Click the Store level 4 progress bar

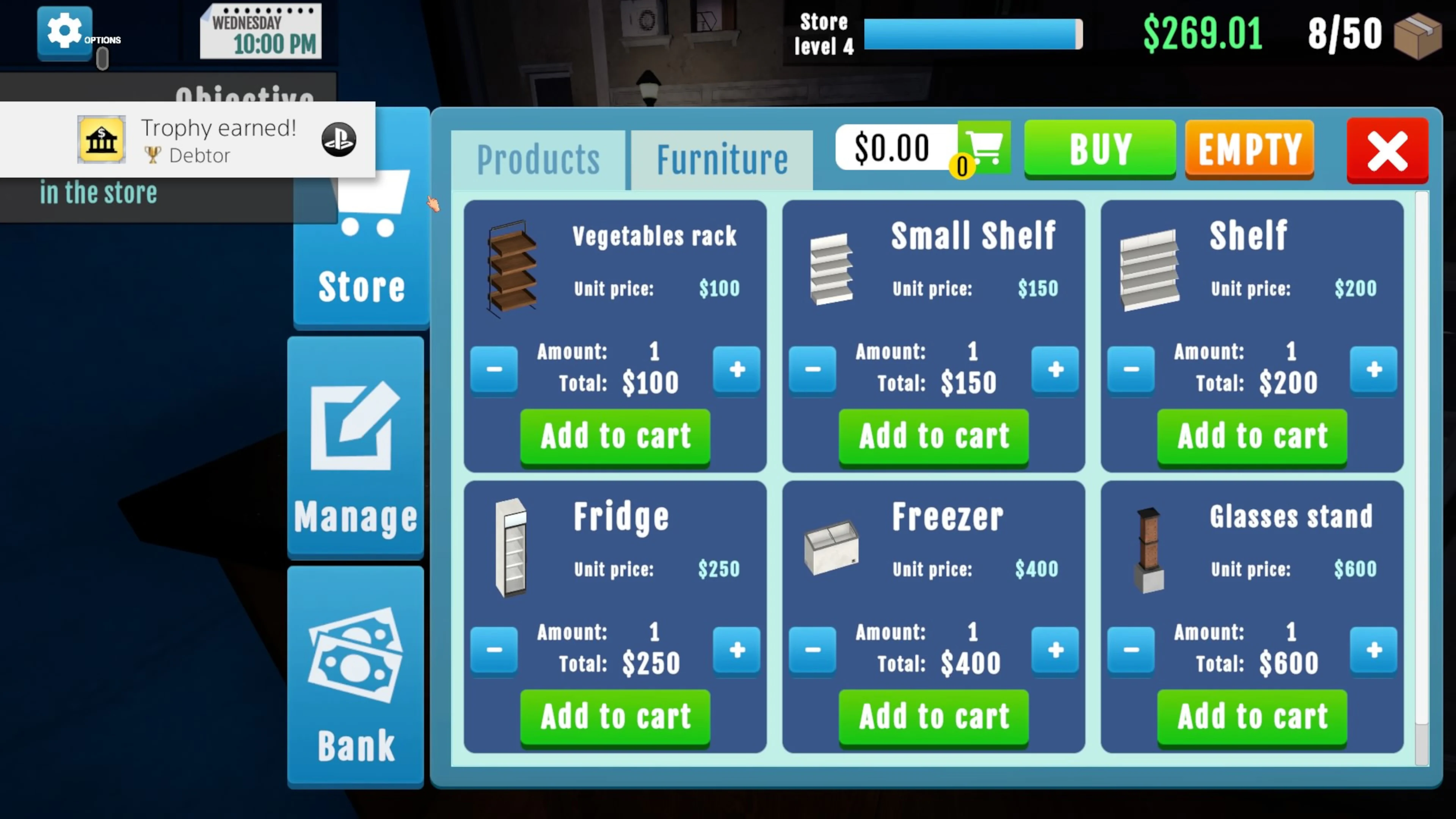(972, 34)
